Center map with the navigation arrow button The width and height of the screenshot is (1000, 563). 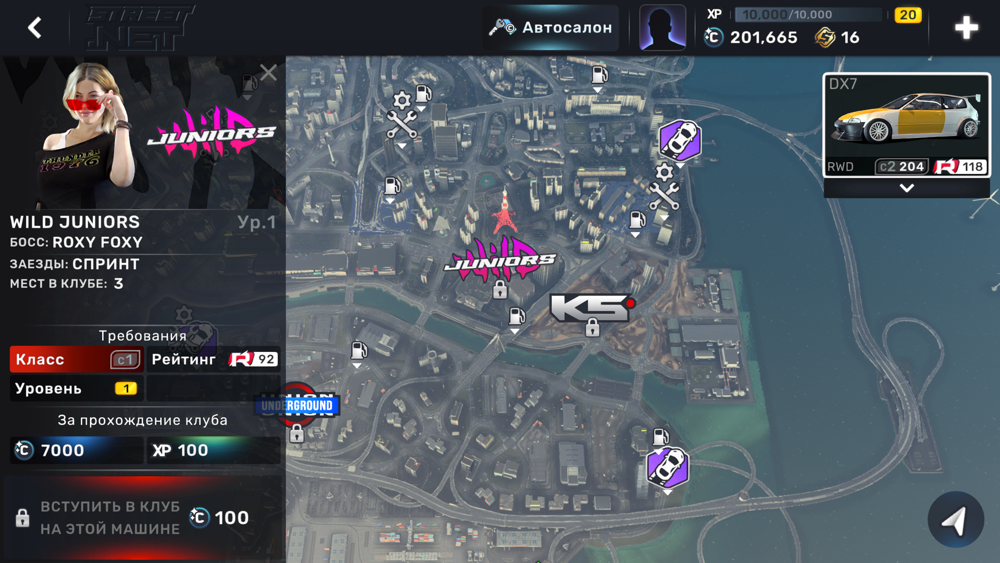[x=955, y=519]
